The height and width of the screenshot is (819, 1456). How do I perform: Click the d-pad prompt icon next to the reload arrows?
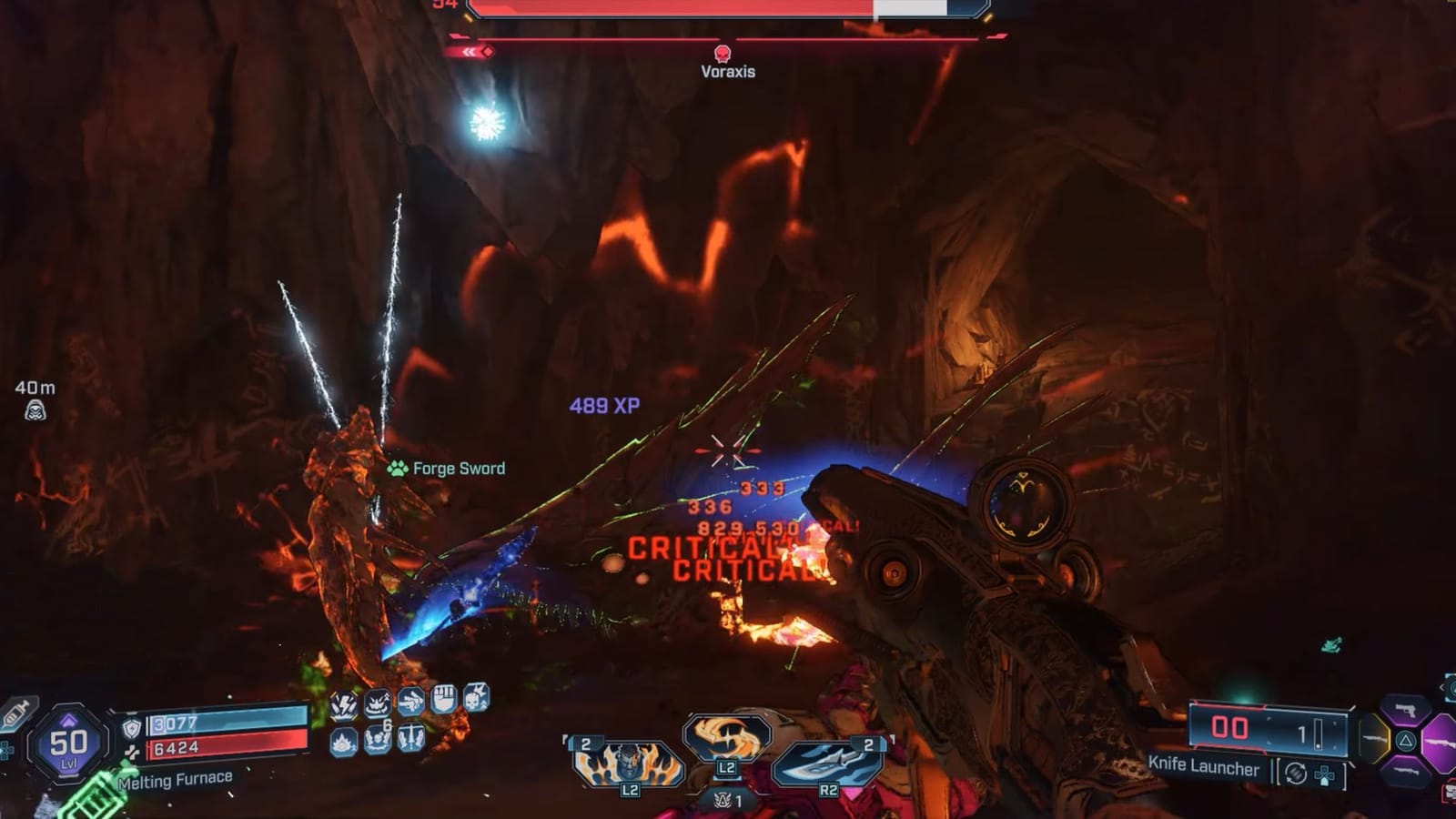(x=1323, y=775)
